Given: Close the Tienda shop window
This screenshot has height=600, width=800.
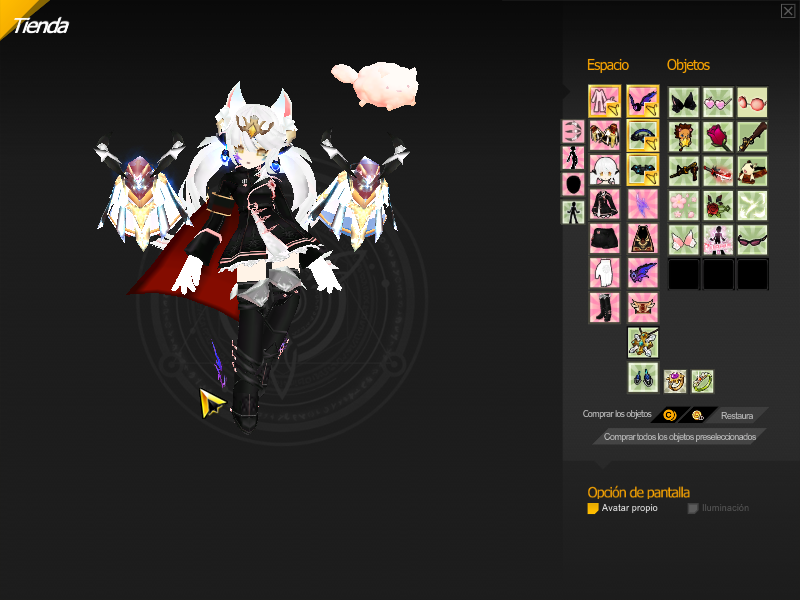Looking at the screenshot, I should click(x=788, y=11).
